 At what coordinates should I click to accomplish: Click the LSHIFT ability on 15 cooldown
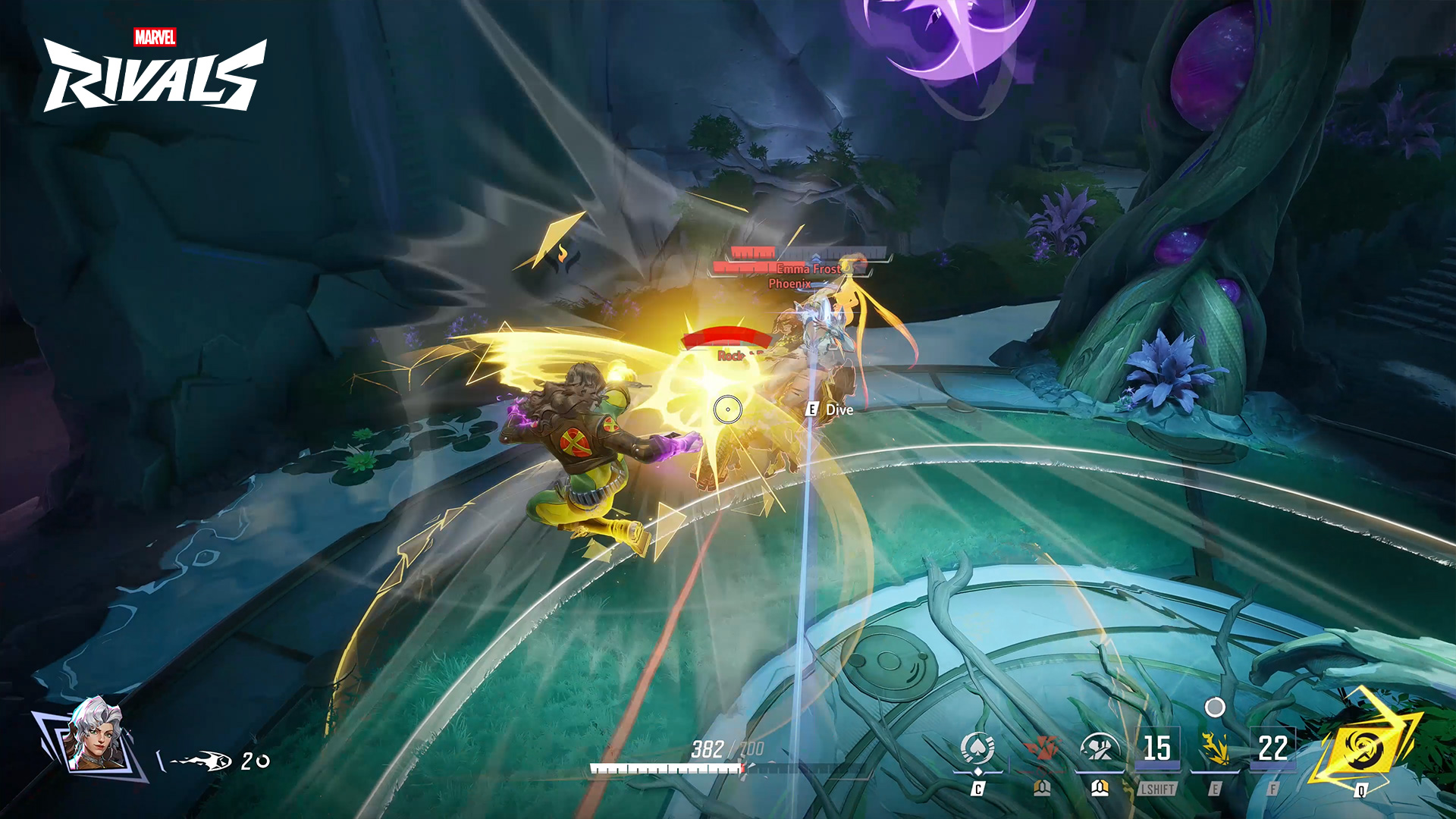click(x=1157, y=749)
